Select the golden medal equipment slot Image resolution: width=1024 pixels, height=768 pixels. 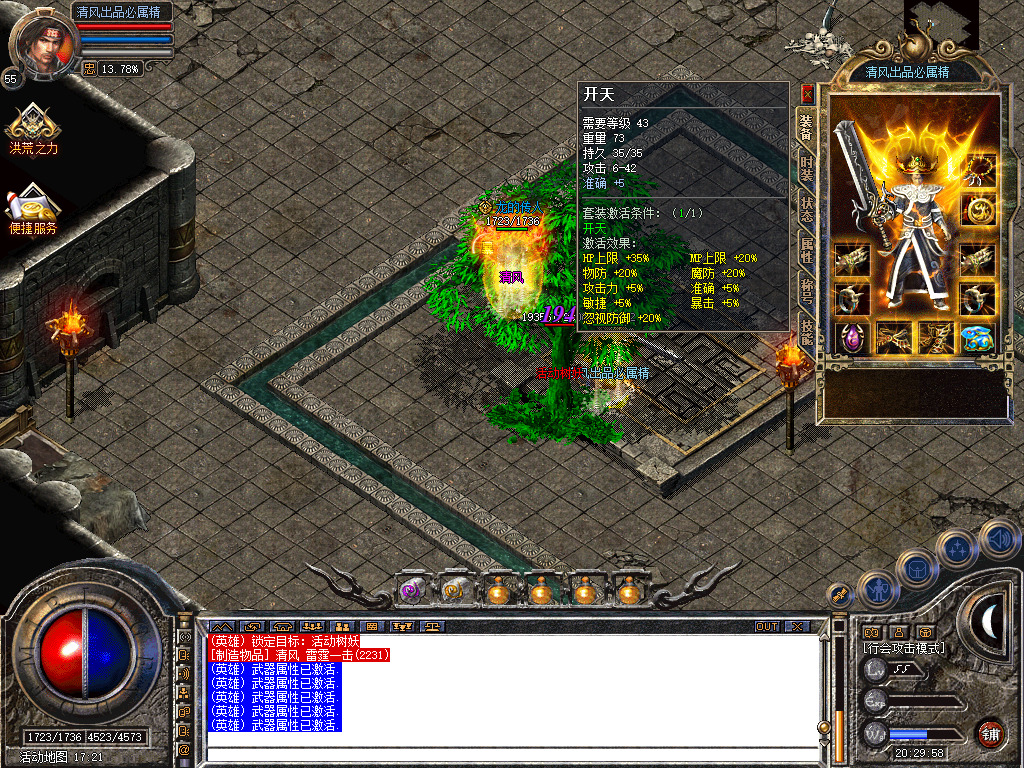point(979,210)
